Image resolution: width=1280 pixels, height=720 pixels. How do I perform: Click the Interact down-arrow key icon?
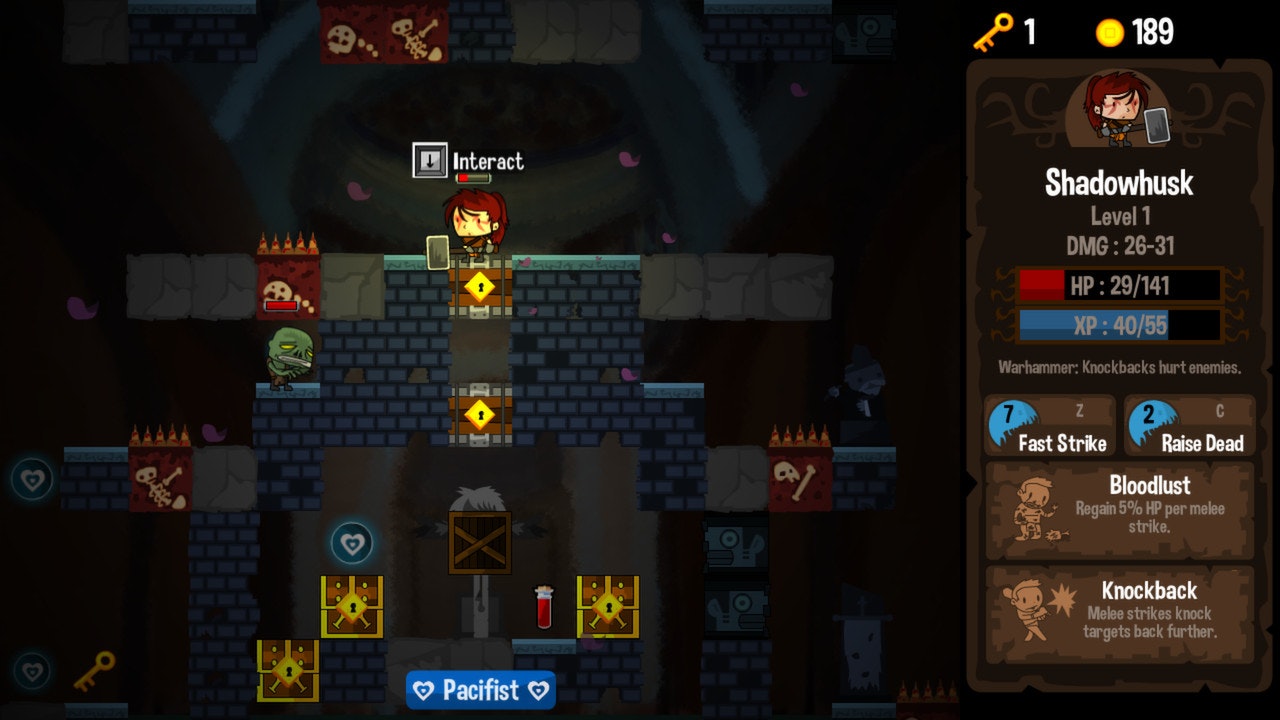[429, 159]
